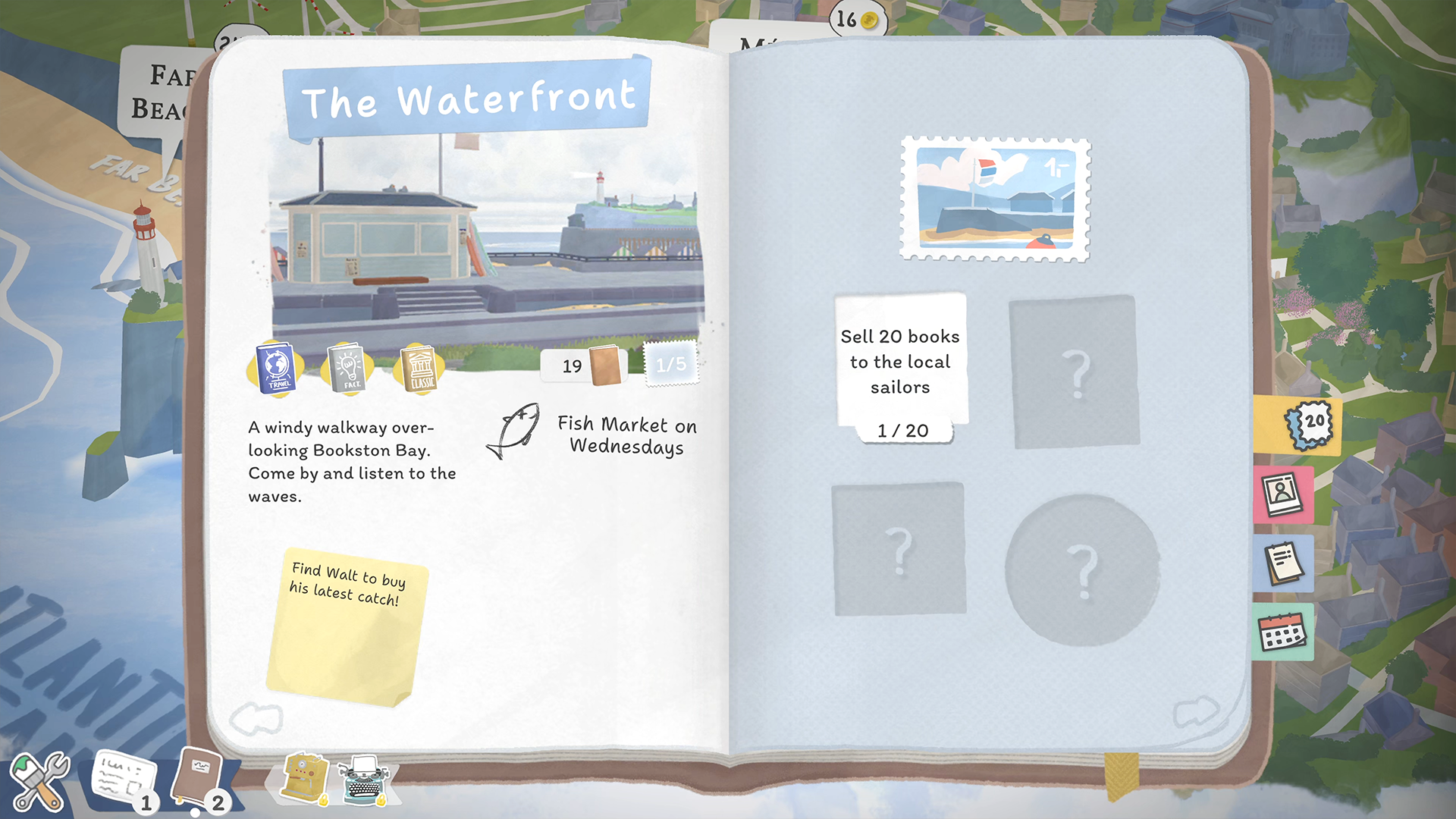Viewport: 1456px width, 819px height.
Task: Open the letters panel marked with 1
Action: click(x=124, y=776)
